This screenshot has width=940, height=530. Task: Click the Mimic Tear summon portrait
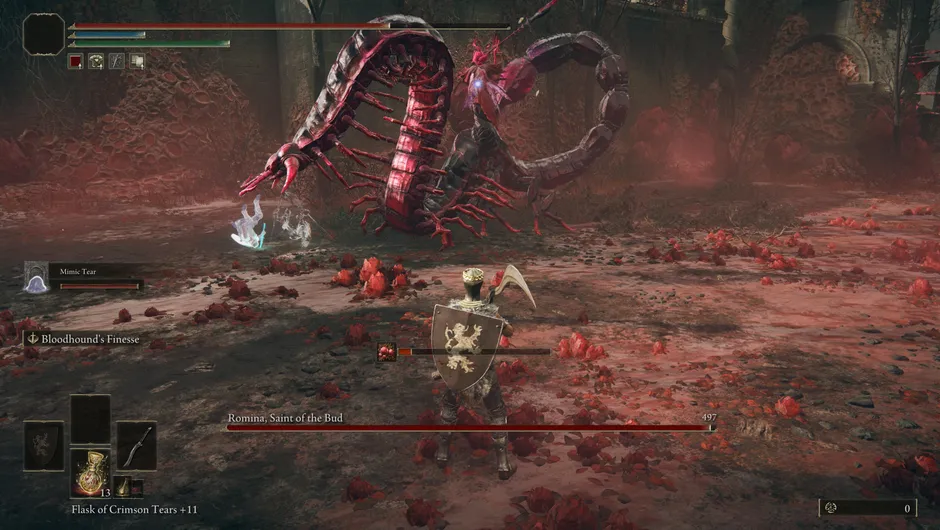36,277
